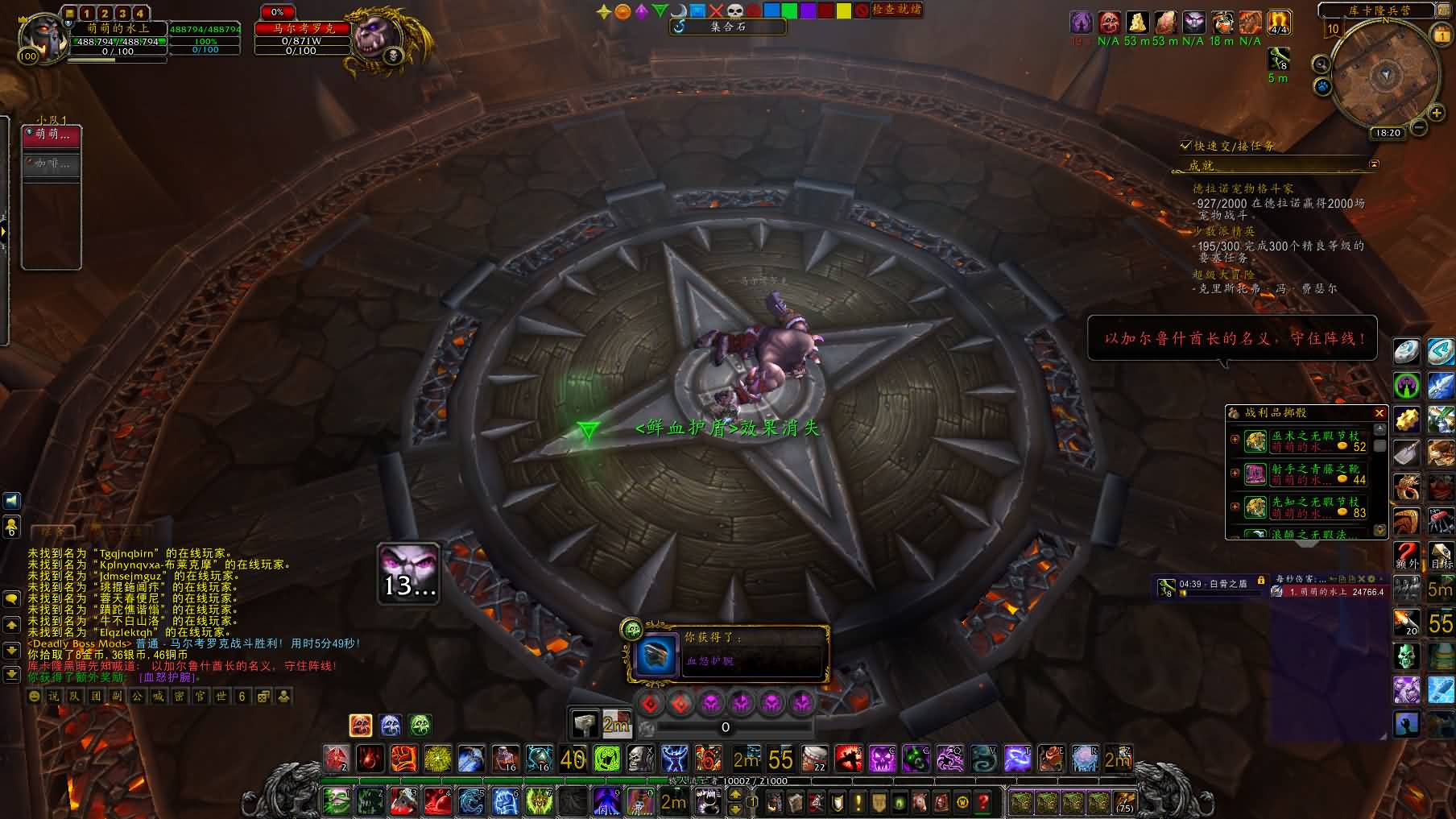Screen dimensions: 1456x819
Task: Click the blue paw tracking button
Action: 1322,85
